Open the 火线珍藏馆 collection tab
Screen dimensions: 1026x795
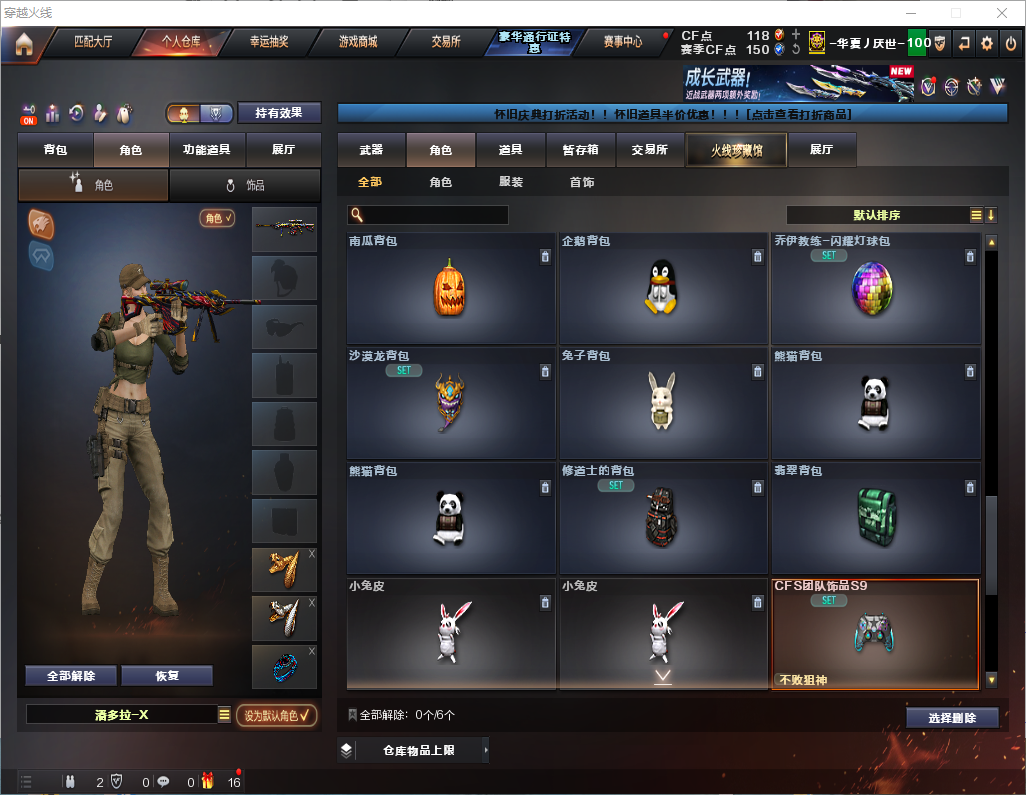tap(736, 150)
